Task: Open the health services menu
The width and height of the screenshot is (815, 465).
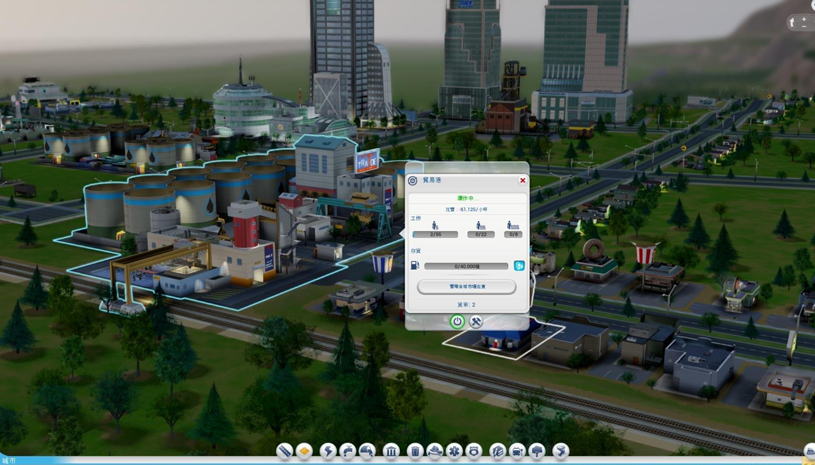Action: (454, 452)
